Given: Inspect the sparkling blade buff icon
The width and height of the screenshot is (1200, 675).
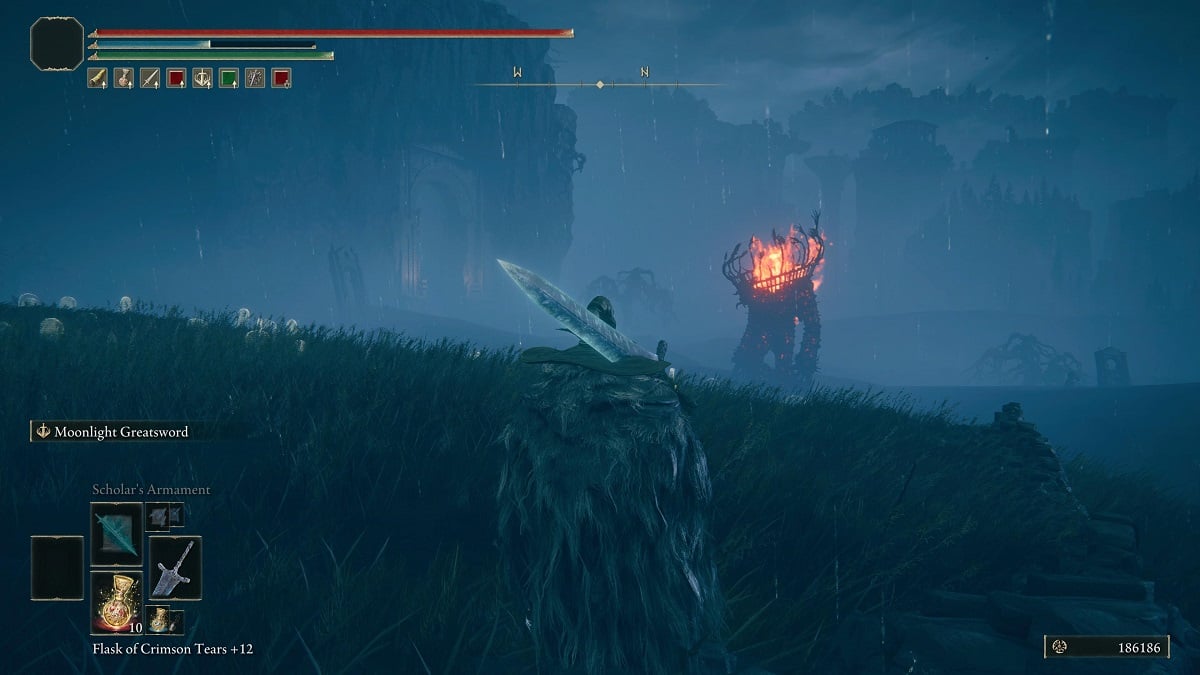Looking at the screenshot, I should coord(255,77).
